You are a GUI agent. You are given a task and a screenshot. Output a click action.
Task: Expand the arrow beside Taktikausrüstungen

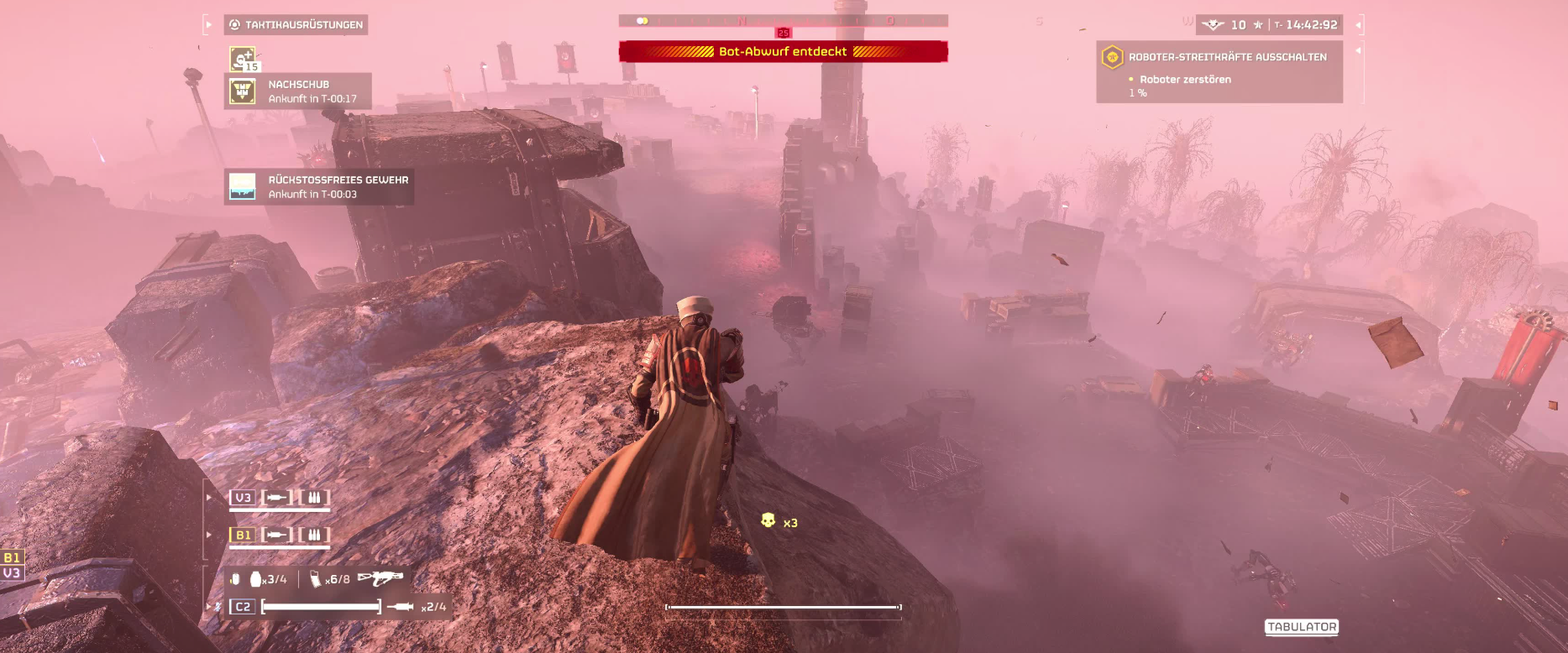pos(208,25)
